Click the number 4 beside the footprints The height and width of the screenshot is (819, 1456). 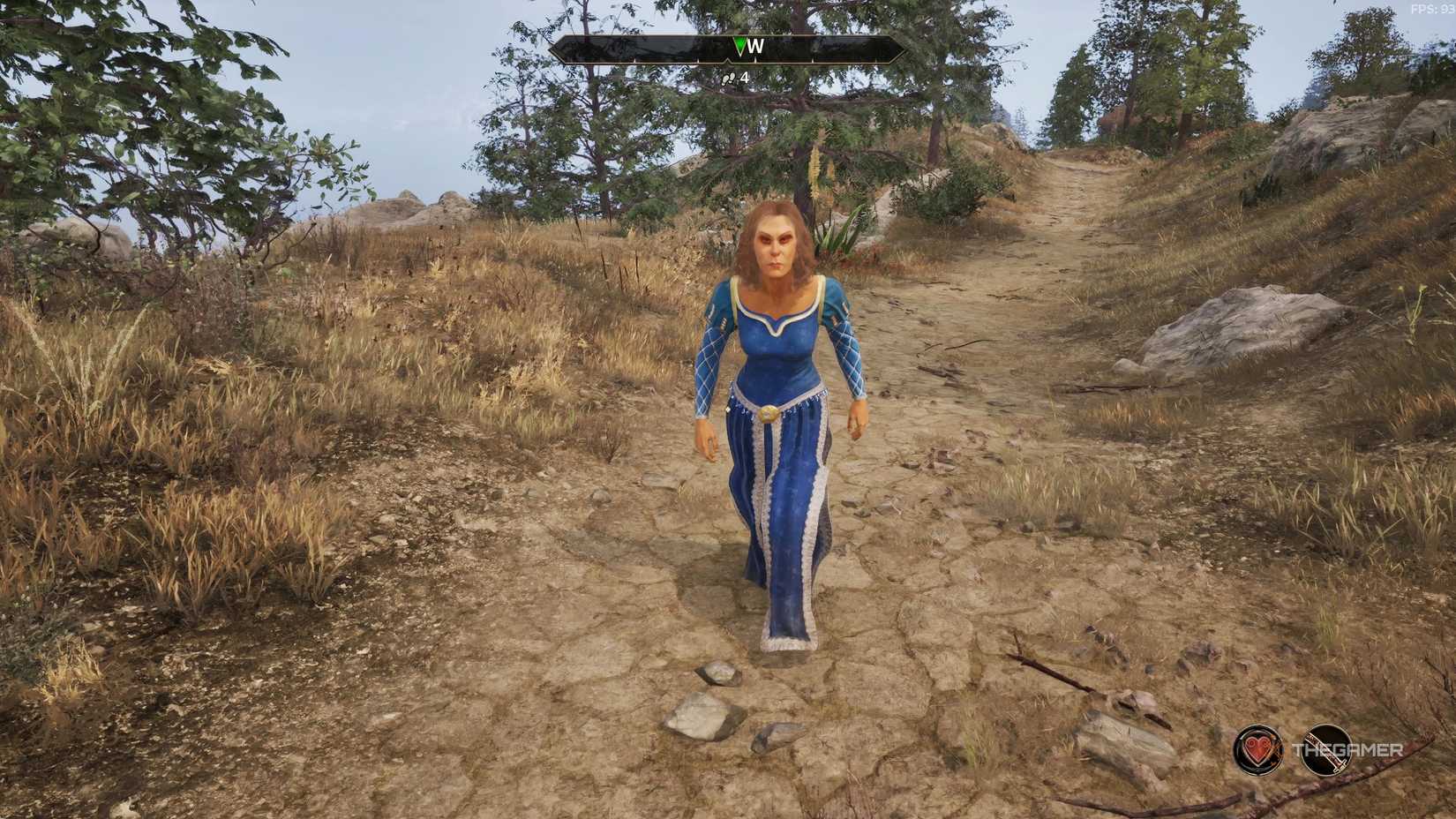click(x=744, y=78)
